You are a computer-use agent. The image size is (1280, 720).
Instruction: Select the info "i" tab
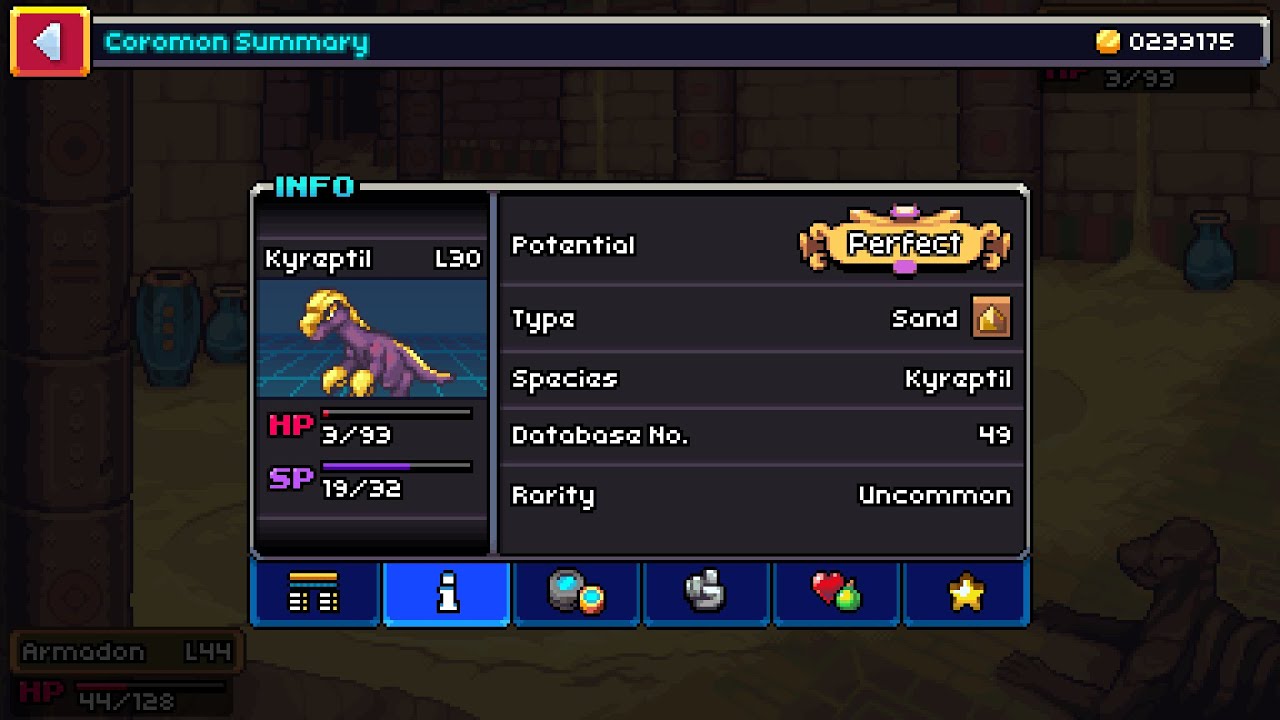click(x=446, y=592)
